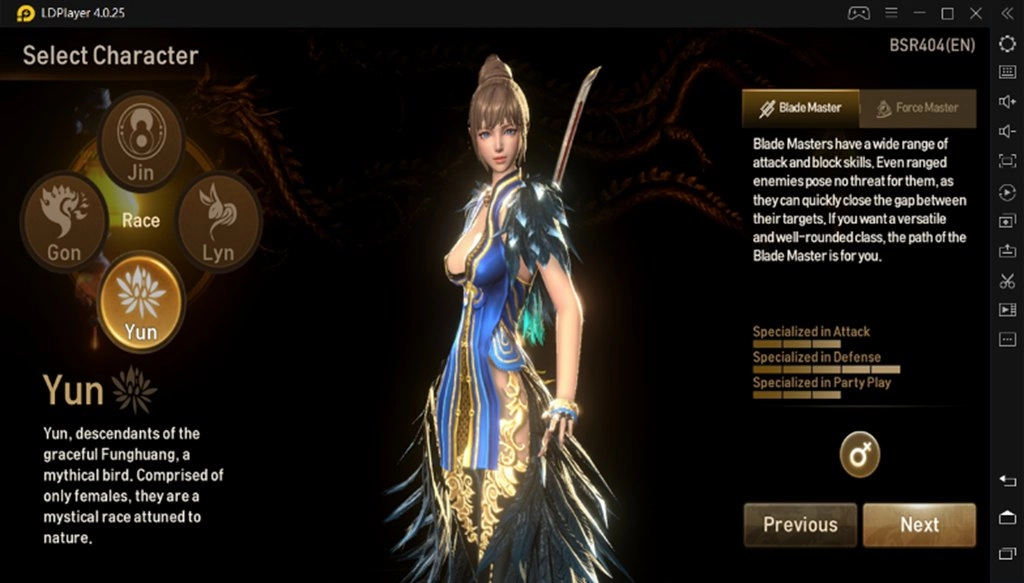Go back with the Previous button
The height and width of the screenshot is (583, 1024).
tap(800, 525)
